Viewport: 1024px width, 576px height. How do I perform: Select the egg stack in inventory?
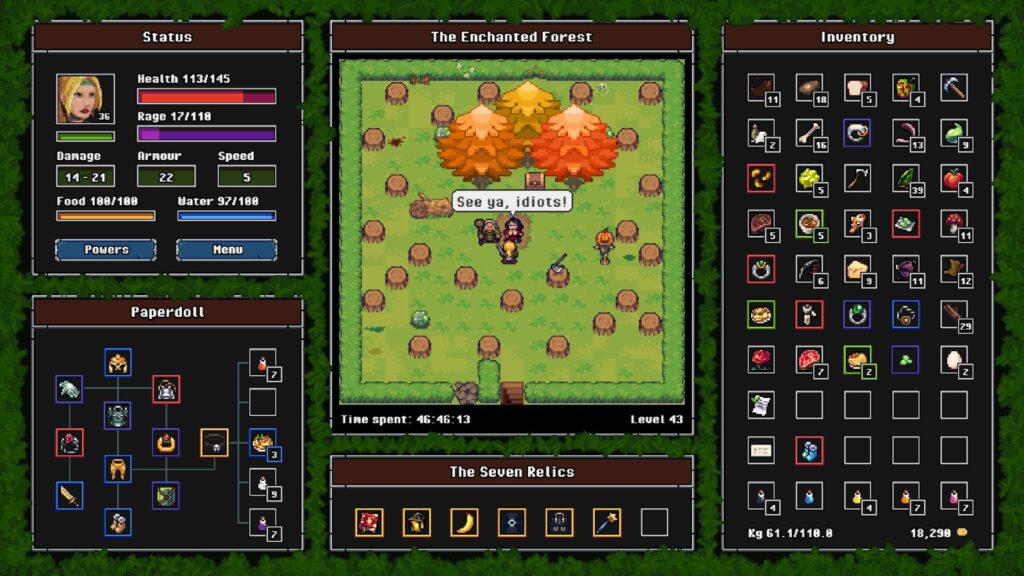pos(953,359)
